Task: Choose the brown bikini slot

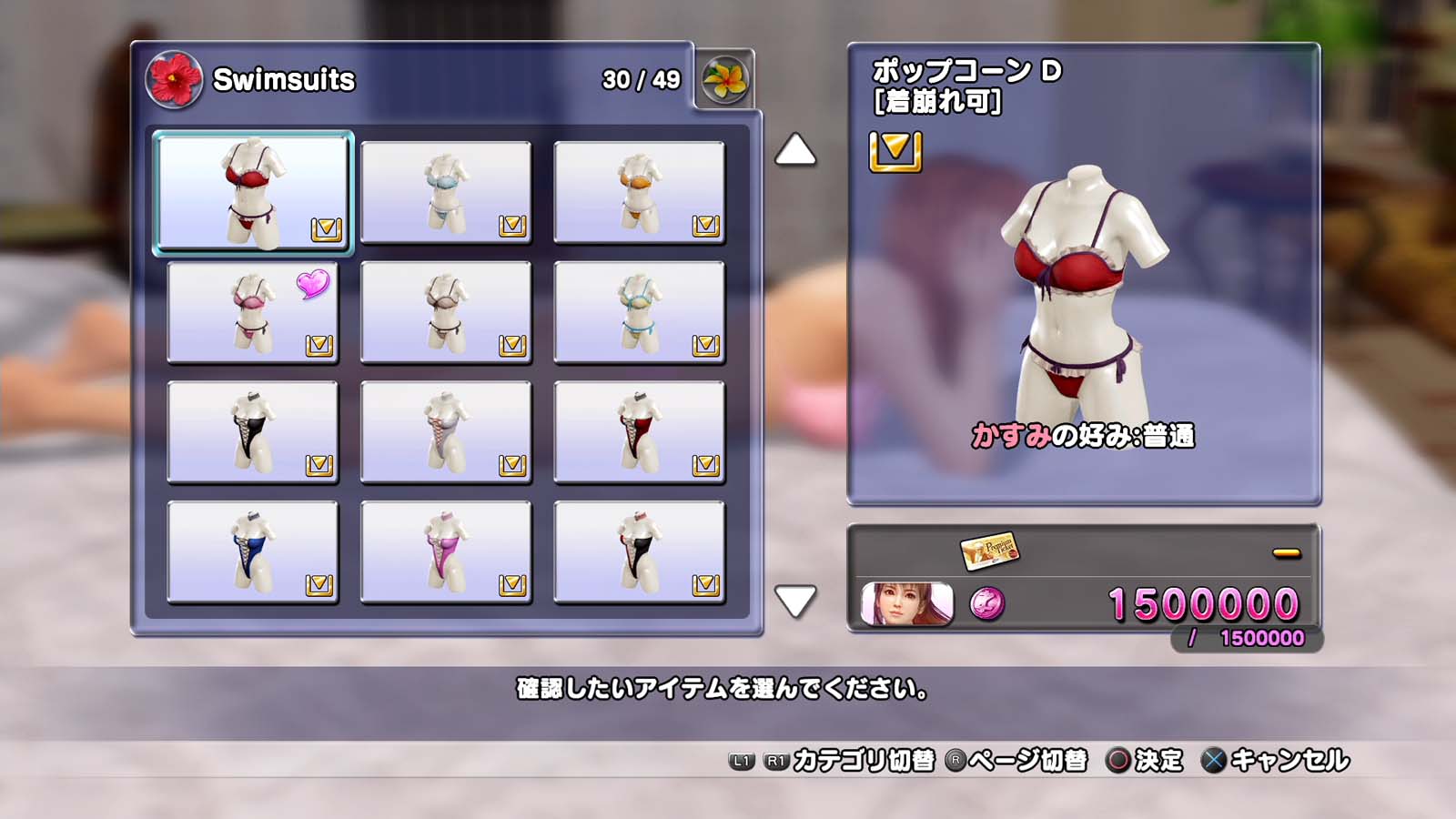Action: (446, 312)
